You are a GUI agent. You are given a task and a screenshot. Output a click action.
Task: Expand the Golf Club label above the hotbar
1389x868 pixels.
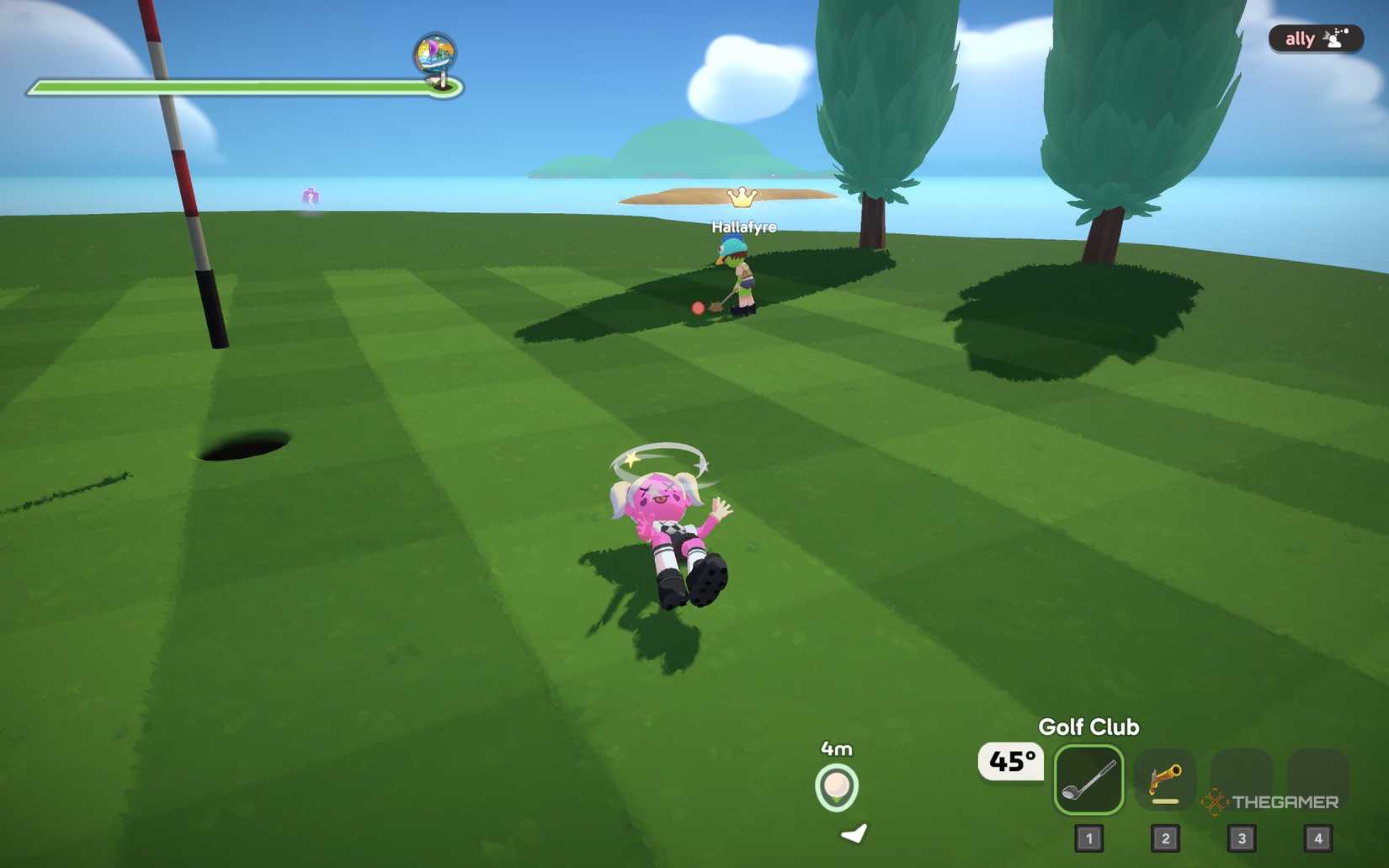(x=1089, y=727)
